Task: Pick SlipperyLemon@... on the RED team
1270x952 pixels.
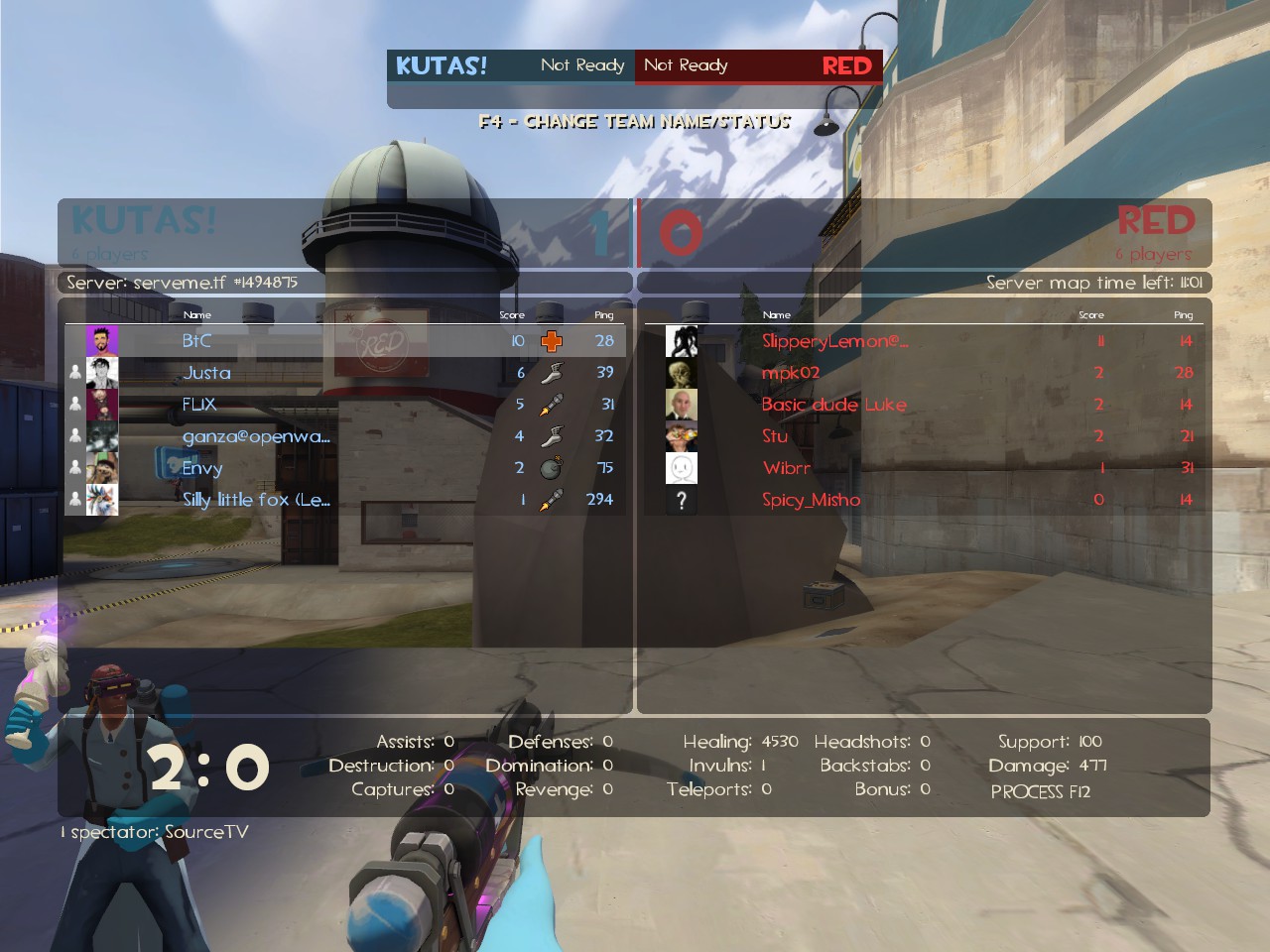Action: pyautogui.click(x=834, y=341)
